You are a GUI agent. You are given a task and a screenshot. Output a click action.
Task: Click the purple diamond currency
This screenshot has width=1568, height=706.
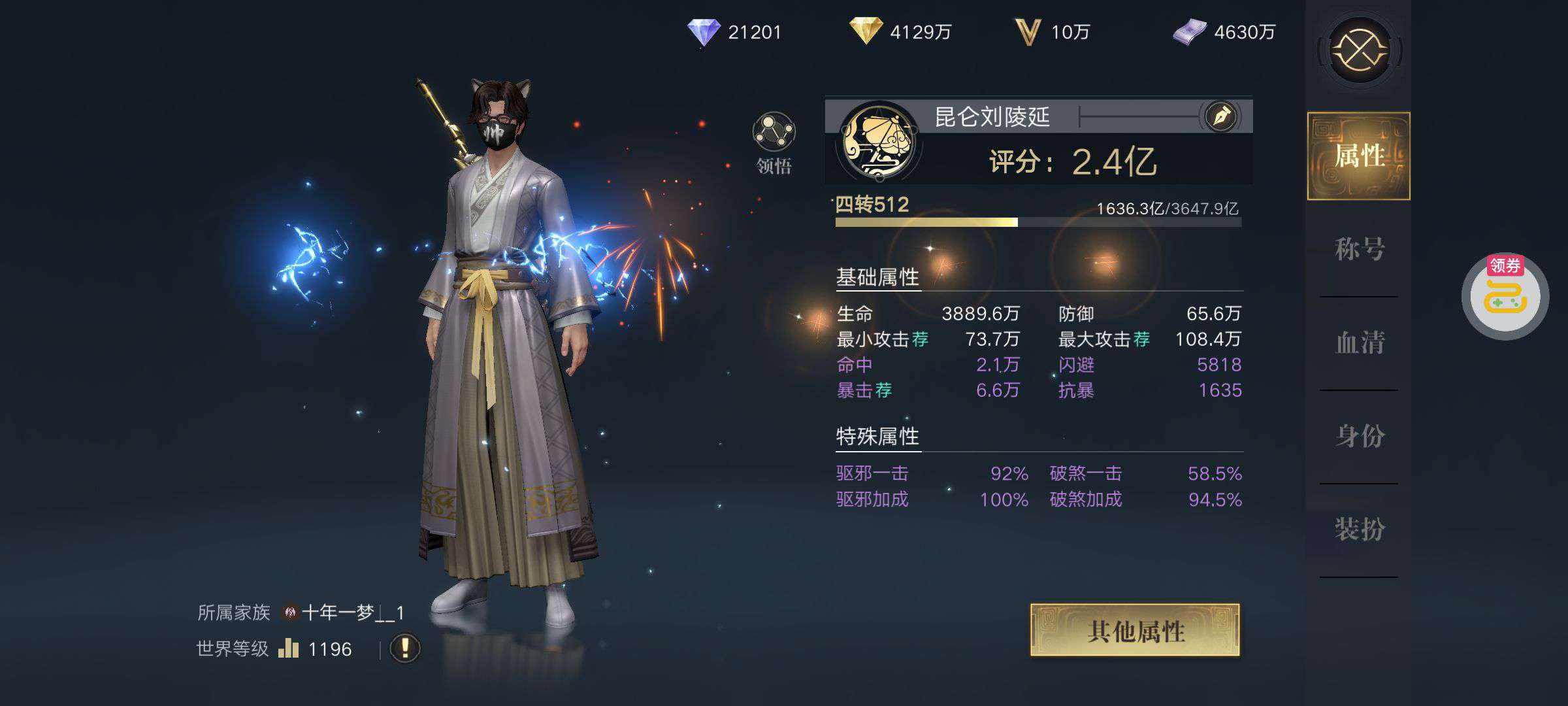pos(704,32)
